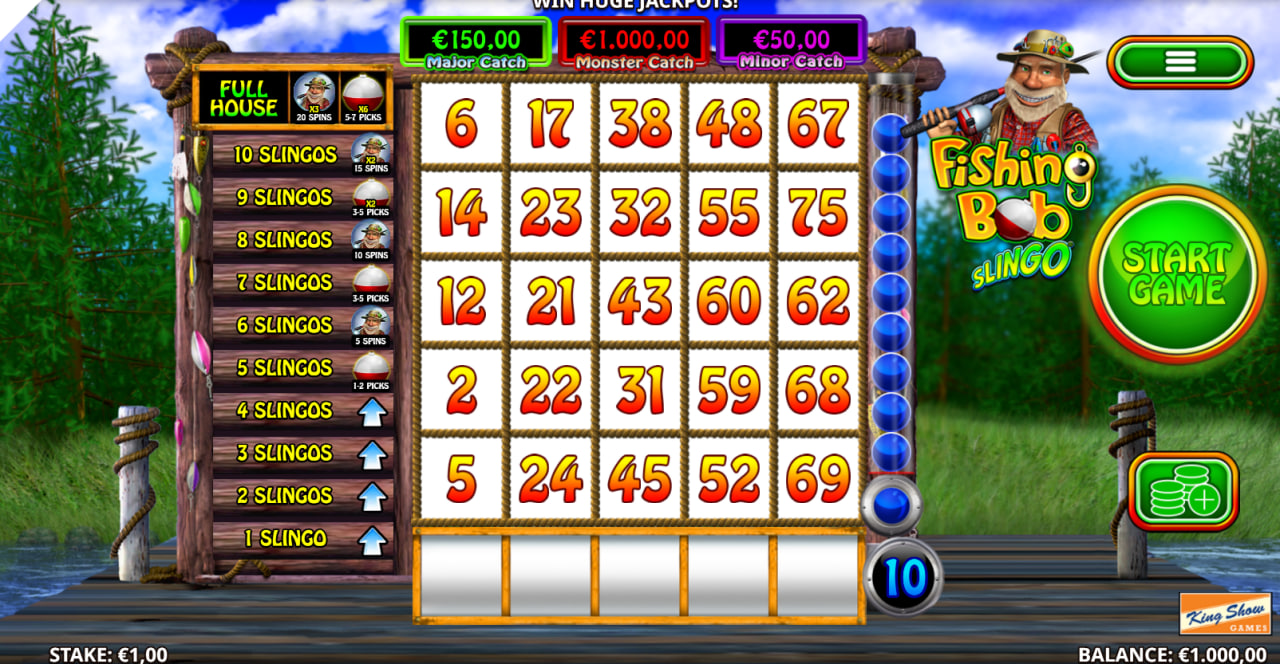Viewport: 1280px width, 664px height.
Task: Pick the number 67 tile
Action: [x=818, y=124]
